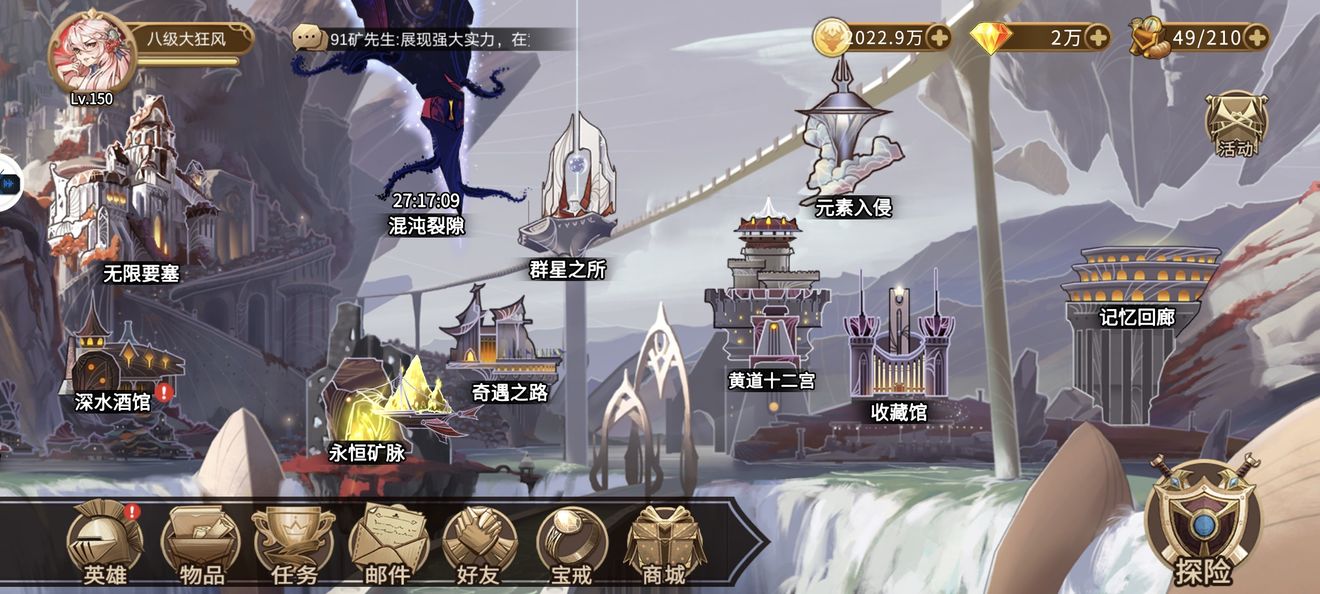Open the 任务 quests menu
This screenshot has height=594, width=1320.
click(x=294, y=545)
